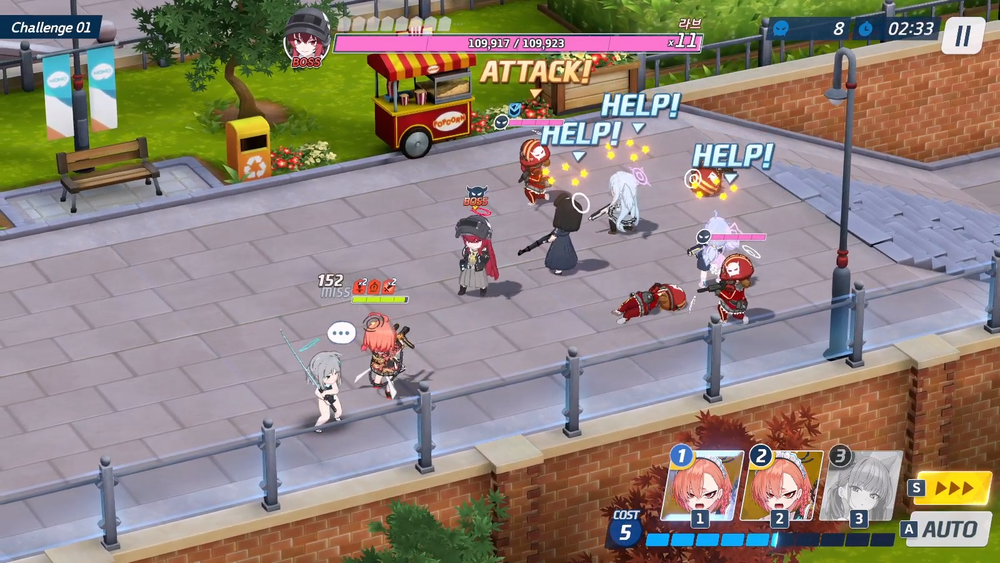Select the skill card numbered 1
1000x563 pixels.
702,487
